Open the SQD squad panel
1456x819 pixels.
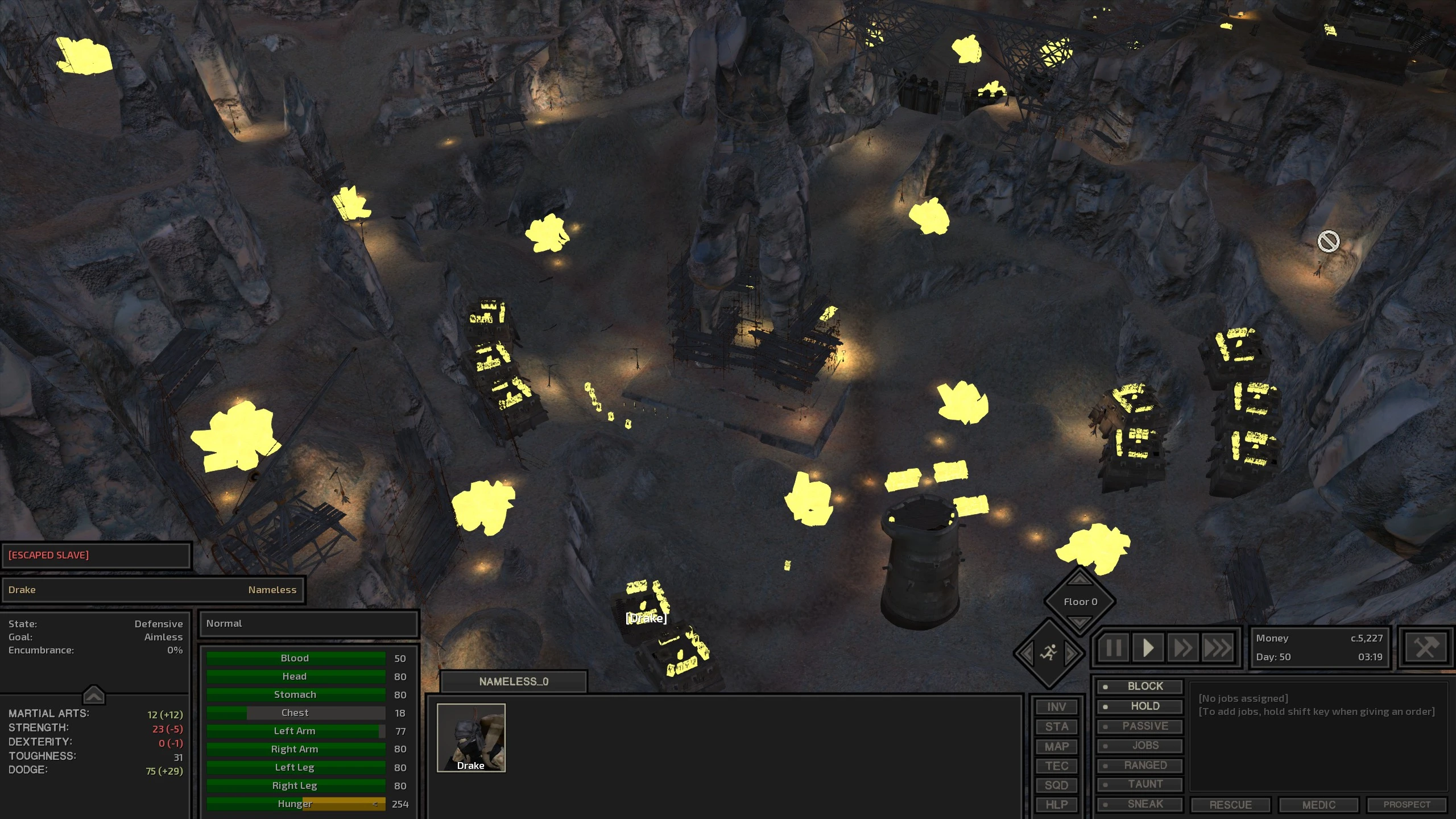(1056, 785)
